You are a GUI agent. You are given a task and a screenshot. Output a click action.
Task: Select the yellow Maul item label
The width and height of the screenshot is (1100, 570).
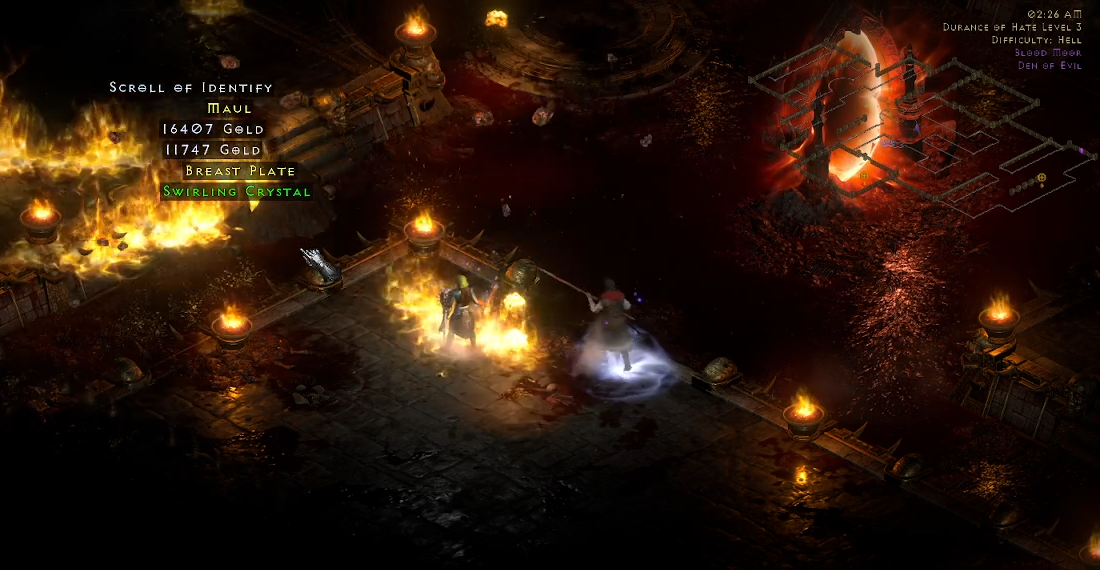(x=229, y=108)
